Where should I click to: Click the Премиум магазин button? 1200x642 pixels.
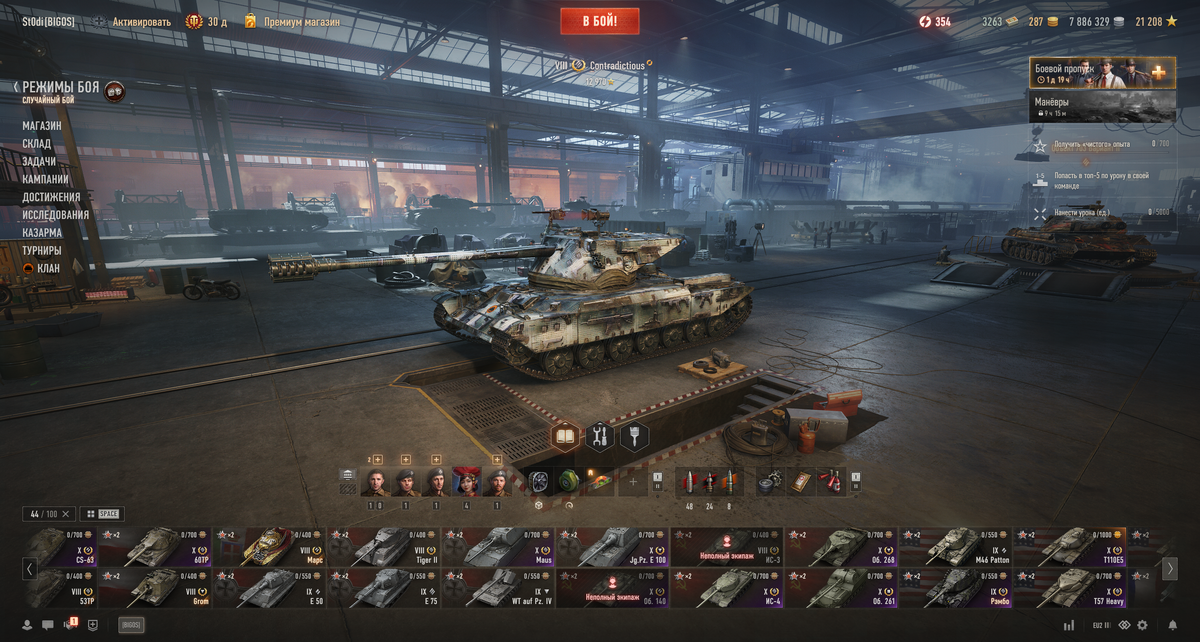pyautogui.click(x=301, y=21)
